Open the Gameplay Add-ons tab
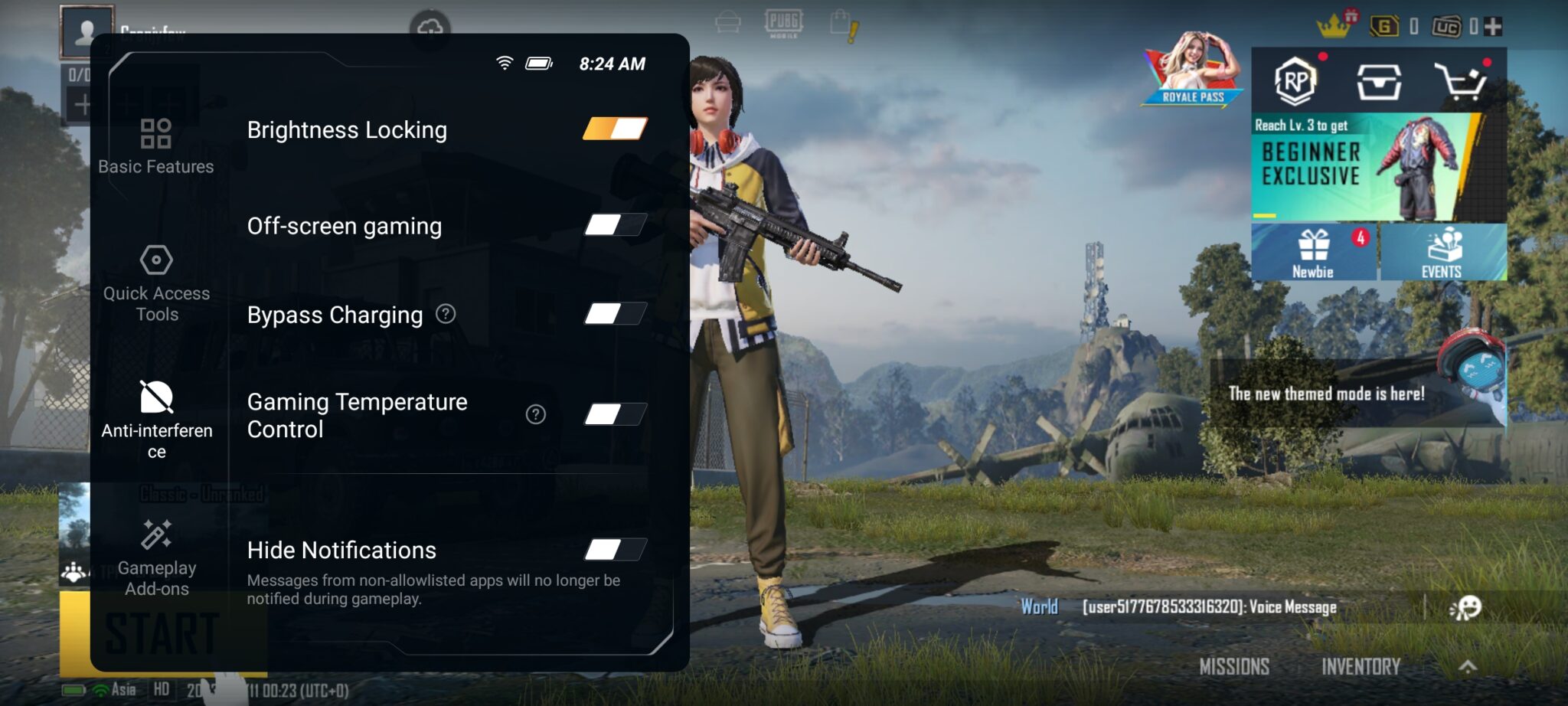Image resolution: width=1568 pixels, height=706 pixels. 156,557
